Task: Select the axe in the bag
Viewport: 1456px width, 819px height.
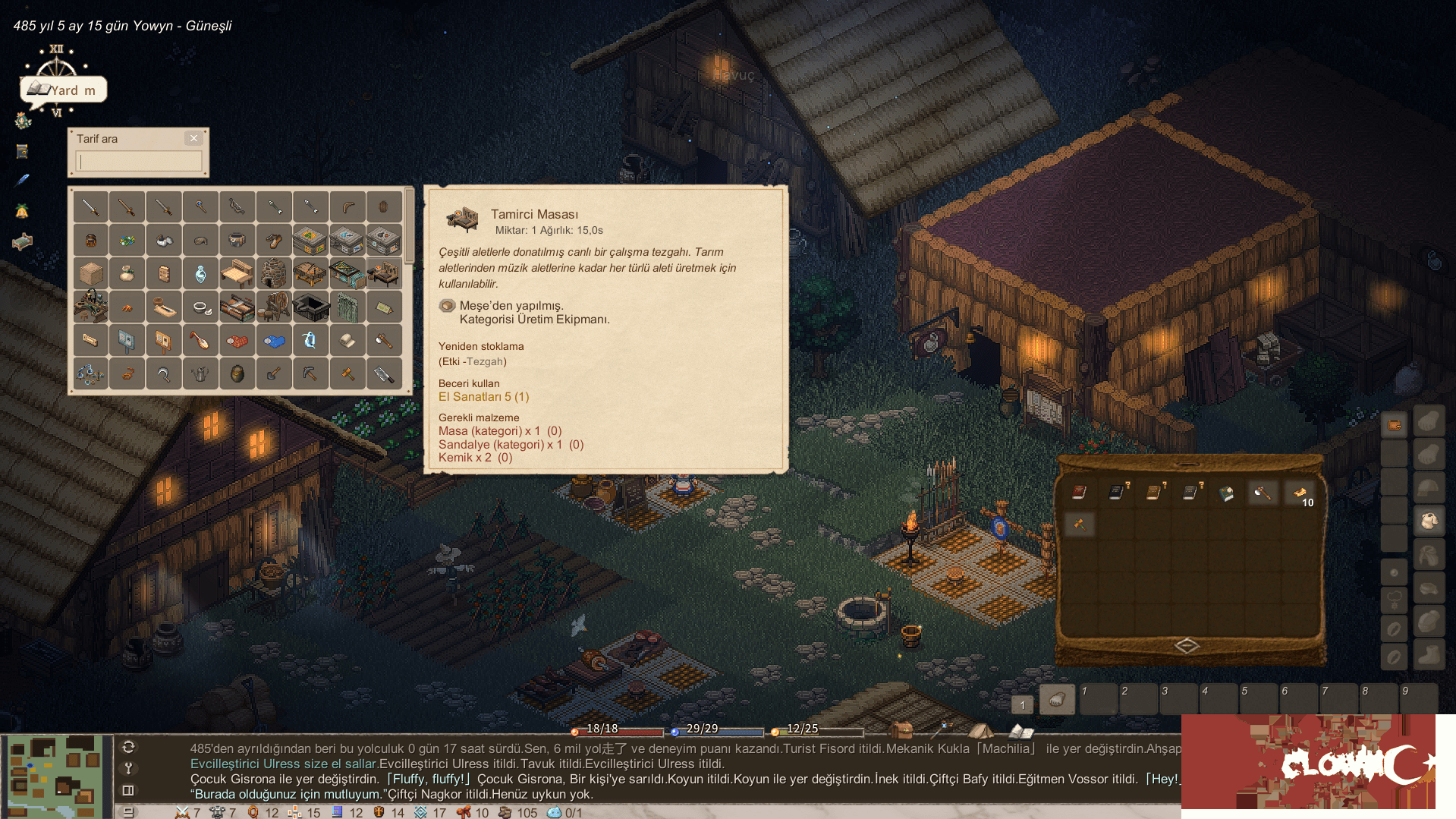Action: click(x=1263, y=493)
